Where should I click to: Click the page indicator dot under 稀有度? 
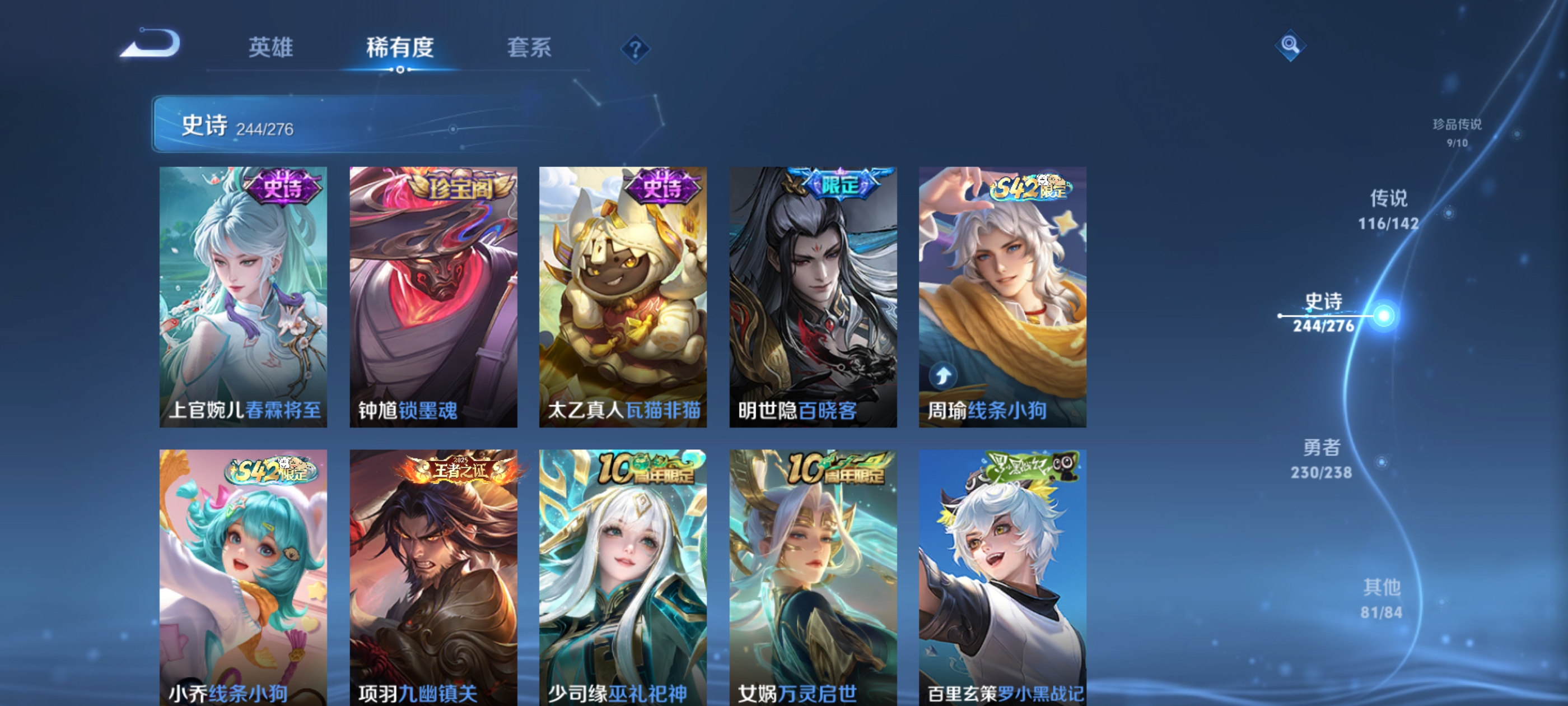pyautogui.click(x=400, y=70)
